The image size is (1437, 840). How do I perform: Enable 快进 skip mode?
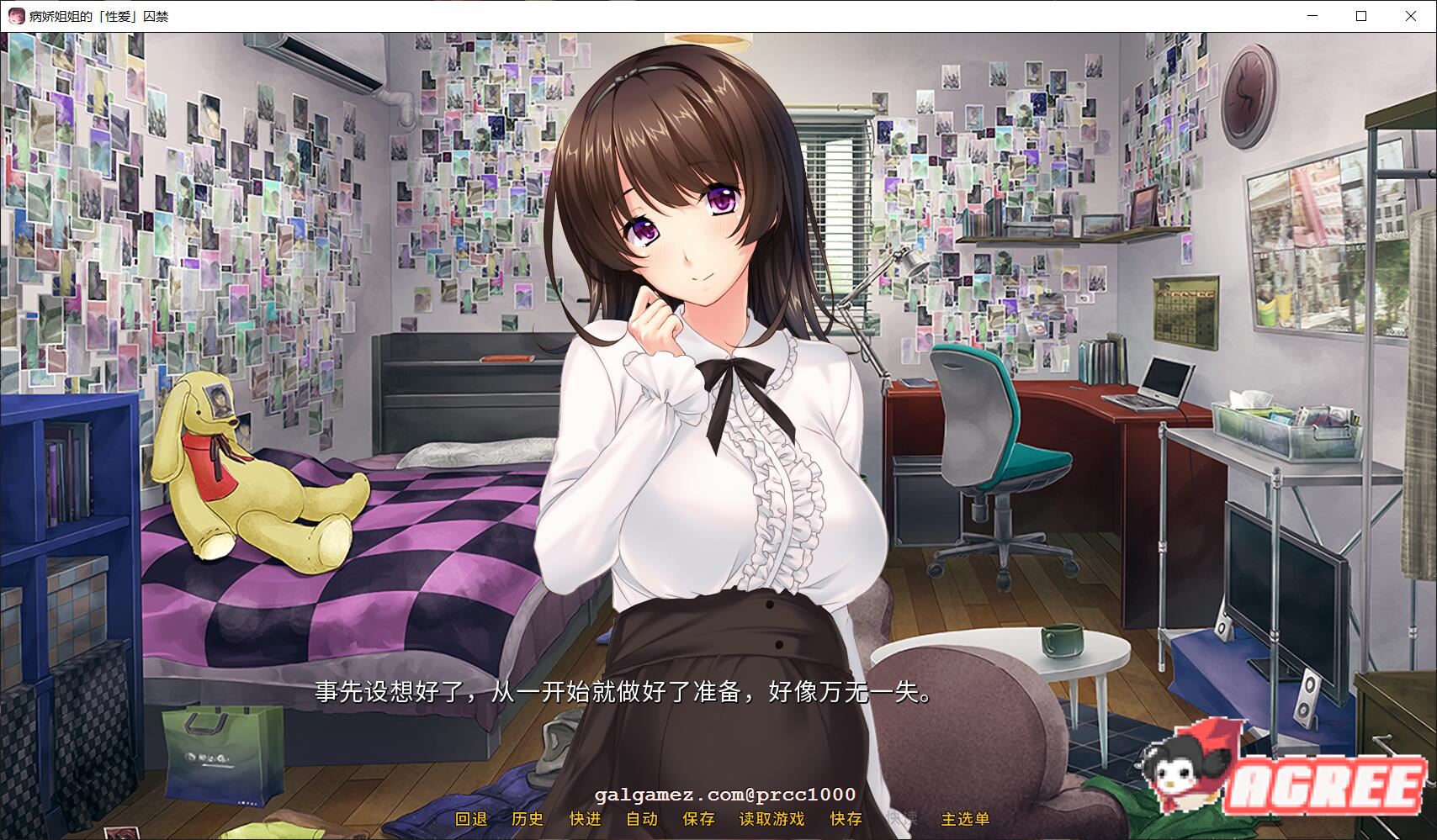[x=584, y=818]
